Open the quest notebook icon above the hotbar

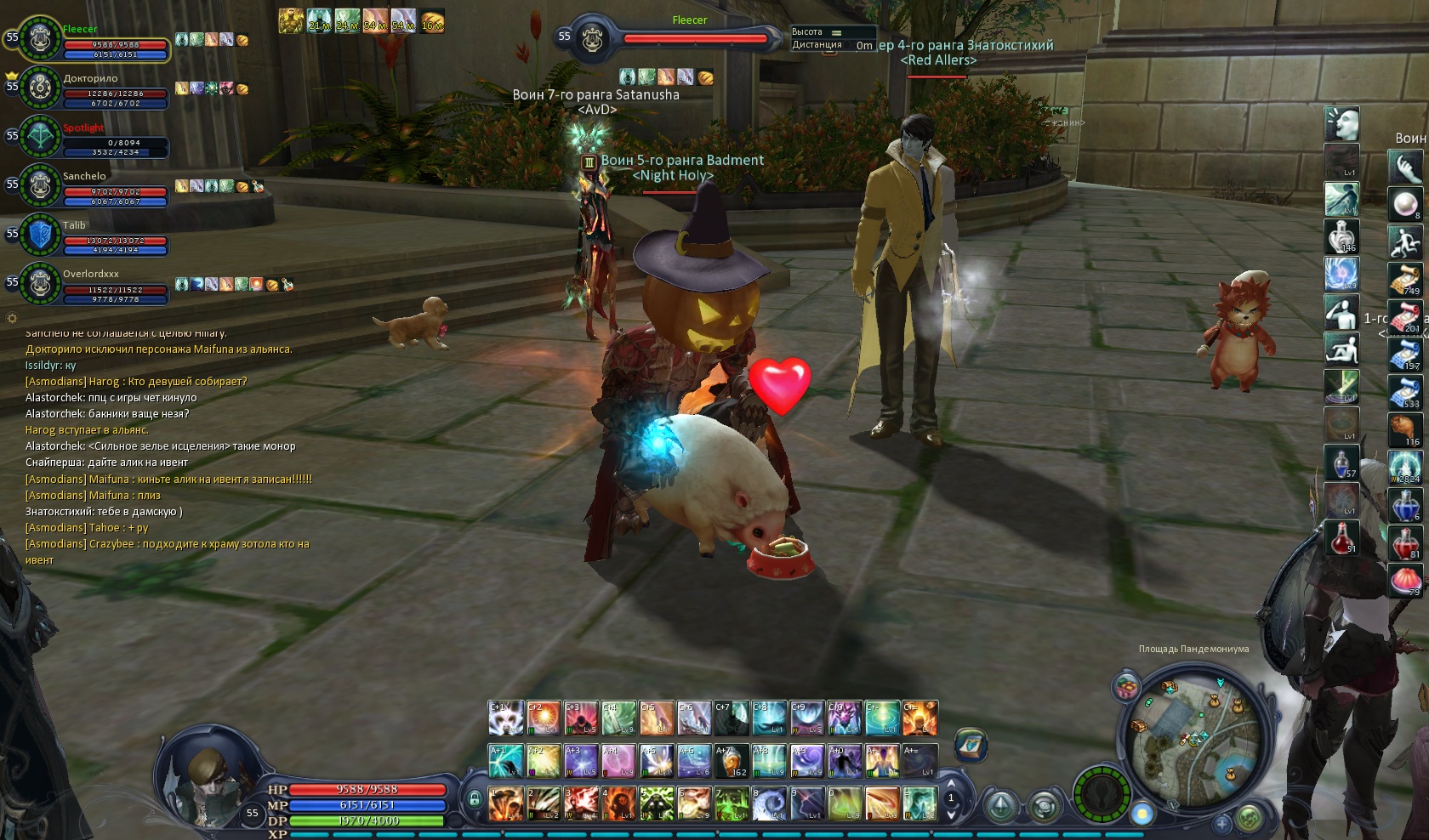tap(971, 745)
